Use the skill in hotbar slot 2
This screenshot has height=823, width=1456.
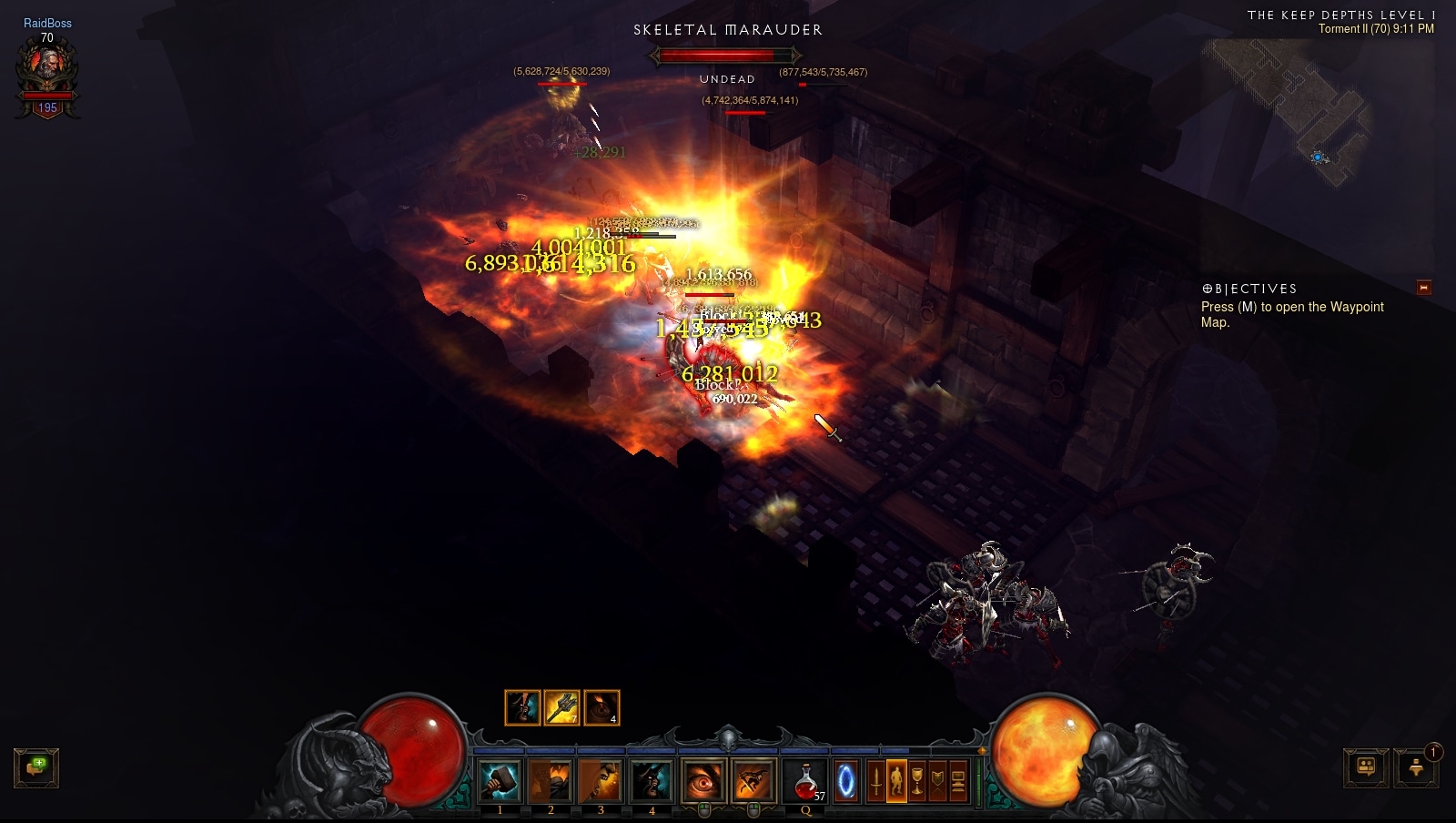(551, 781)
